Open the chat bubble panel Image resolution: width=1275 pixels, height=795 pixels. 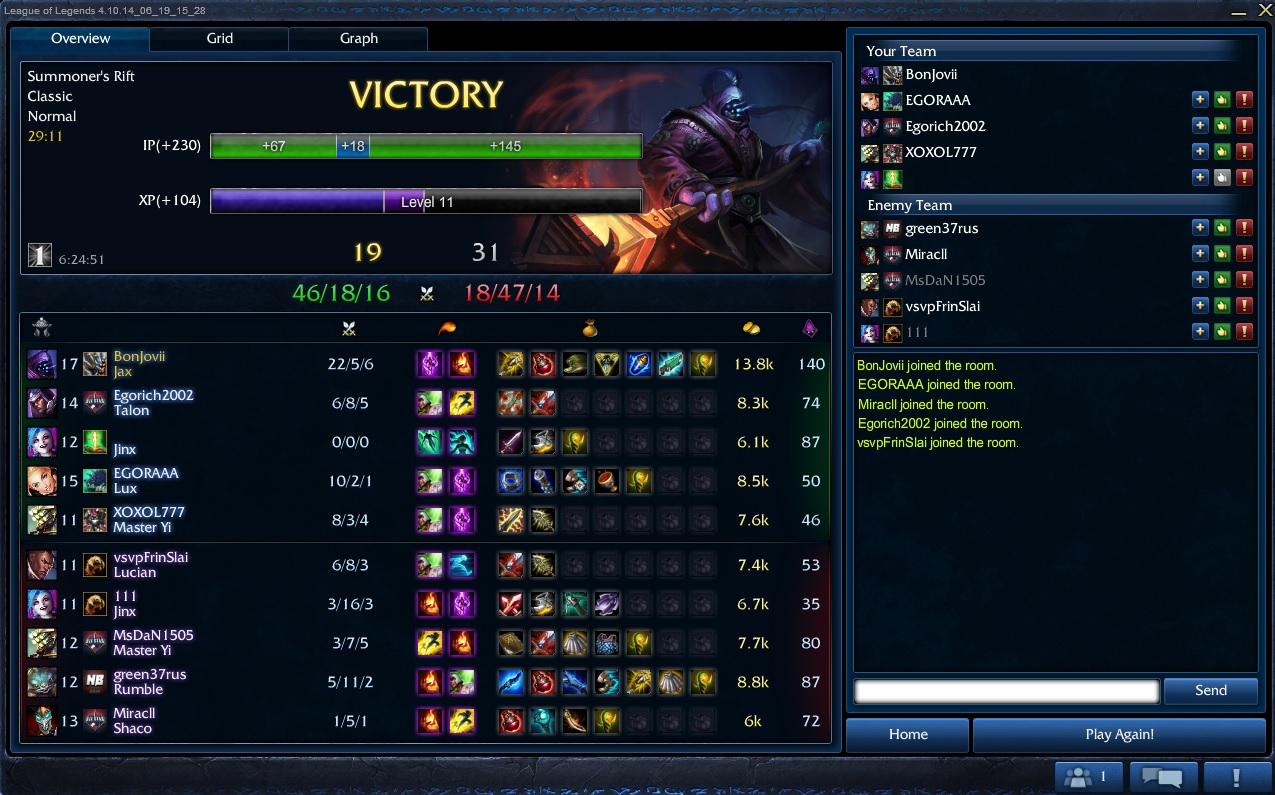pos(1163,776)
